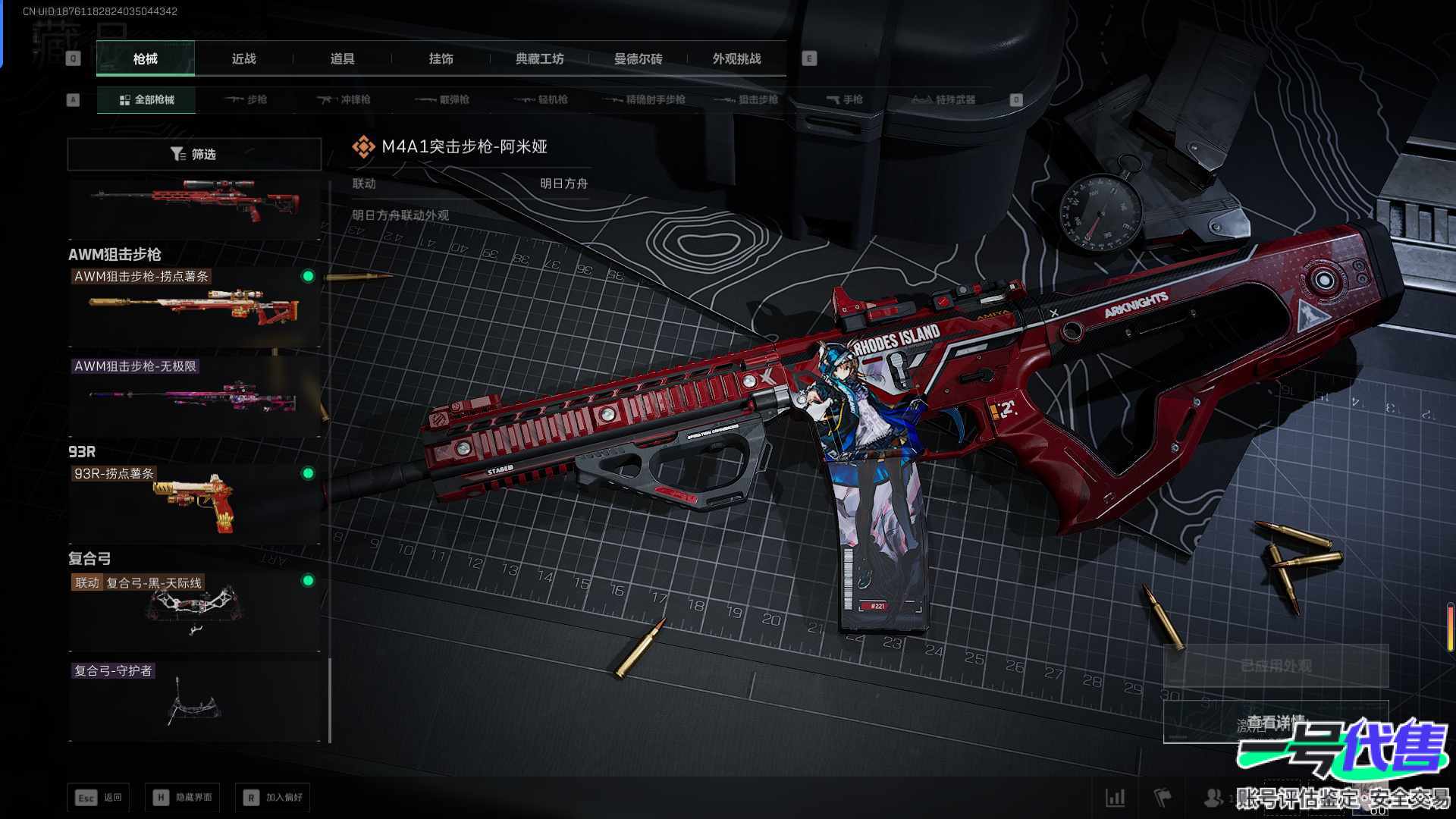Image resolution: width=1456 pixels, height=819 pixels.
Task: Filter by 步枪 rifles
Action: pos(246,99)
